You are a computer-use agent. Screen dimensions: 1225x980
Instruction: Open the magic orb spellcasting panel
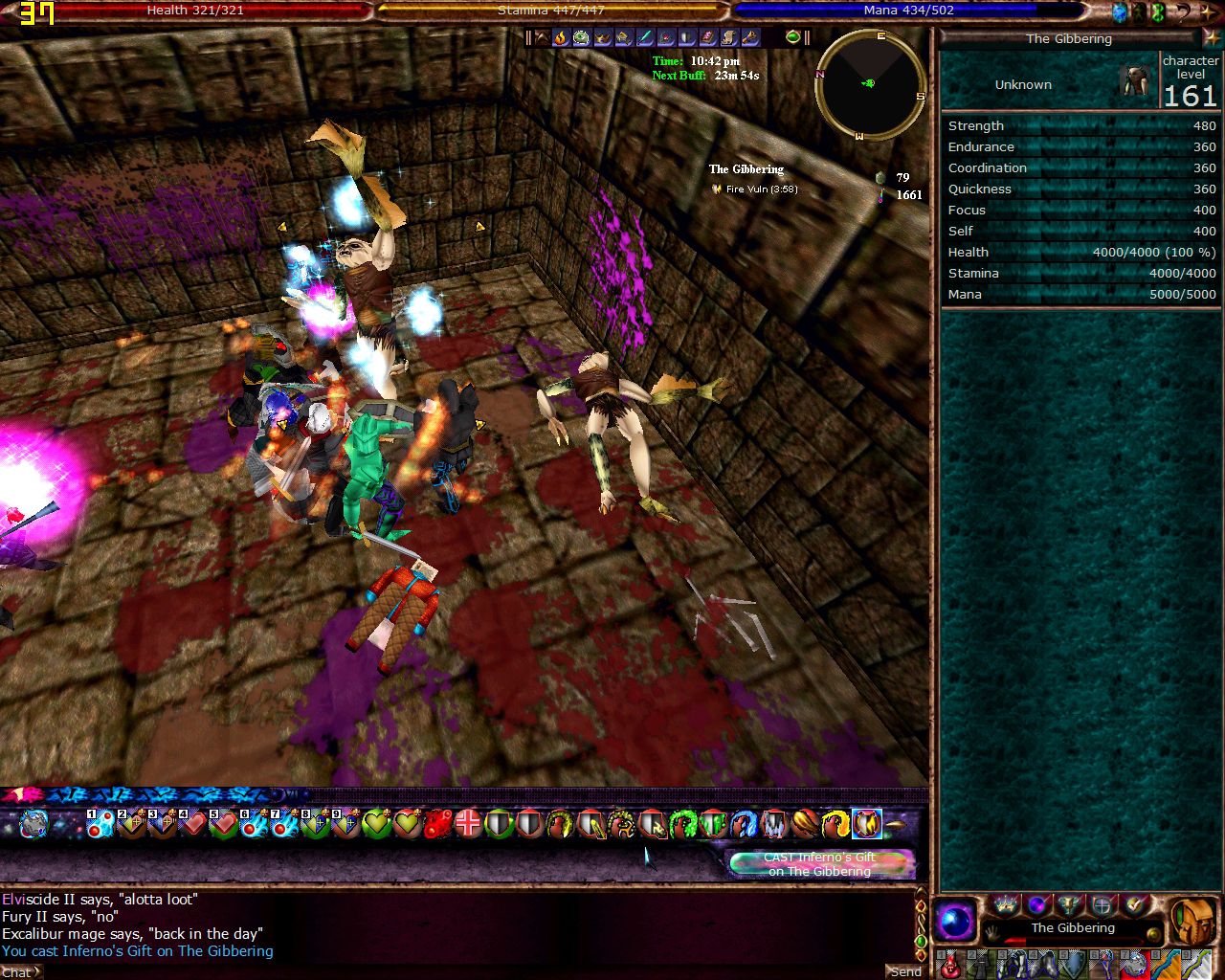coord(954,923)
